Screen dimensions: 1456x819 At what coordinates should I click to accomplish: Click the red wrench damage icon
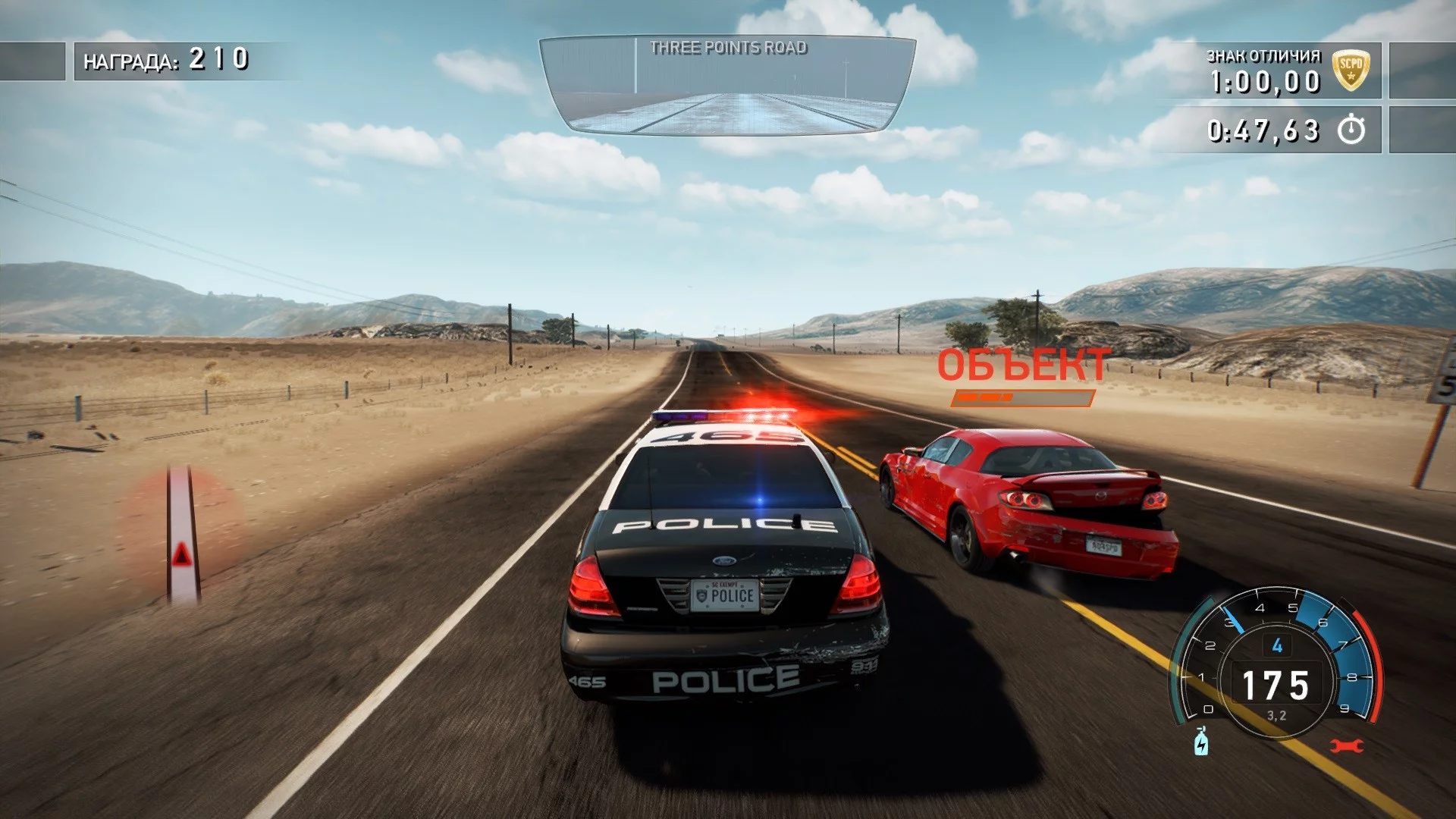click(x=1347, y=746)
